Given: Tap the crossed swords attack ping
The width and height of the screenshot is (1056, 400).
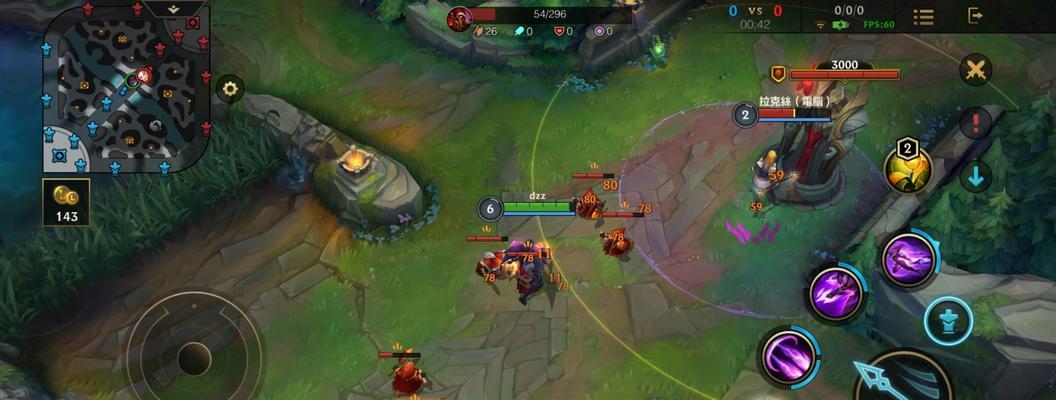Looking at the screenshot, I should pos(975,70).
